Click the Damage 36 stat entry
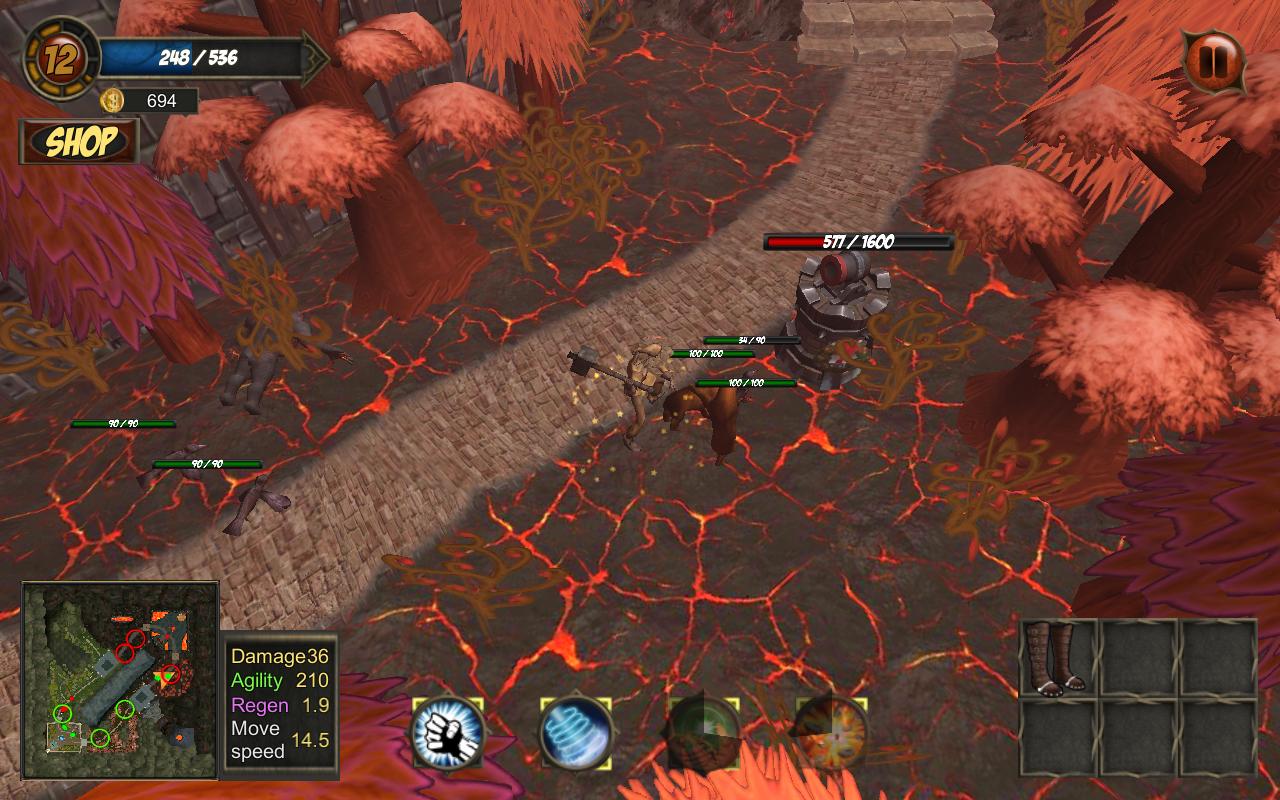The height and width of the screenshot is (800, 1280). tap(283, 657)
